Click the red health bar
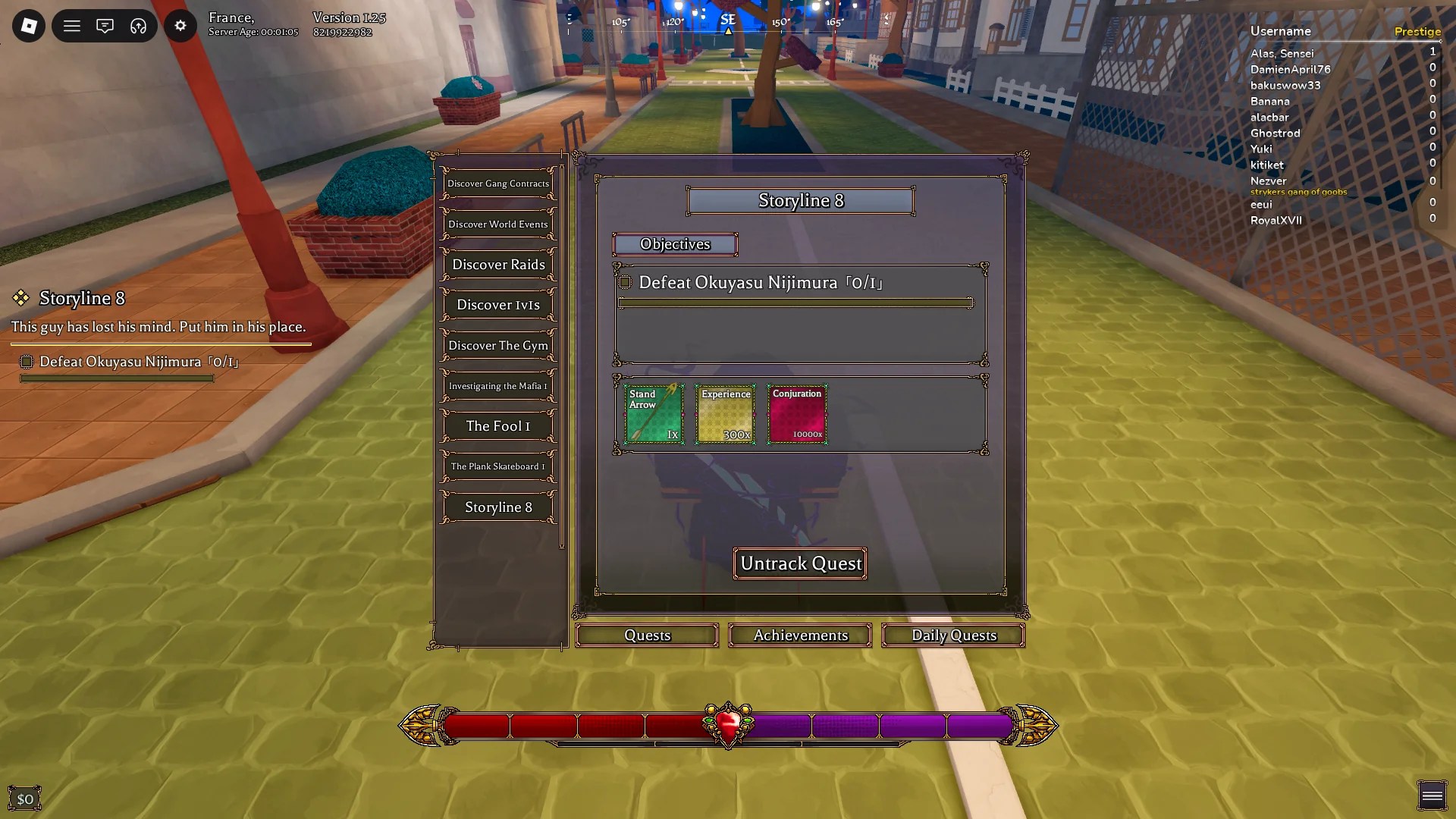 click(569, 726)
